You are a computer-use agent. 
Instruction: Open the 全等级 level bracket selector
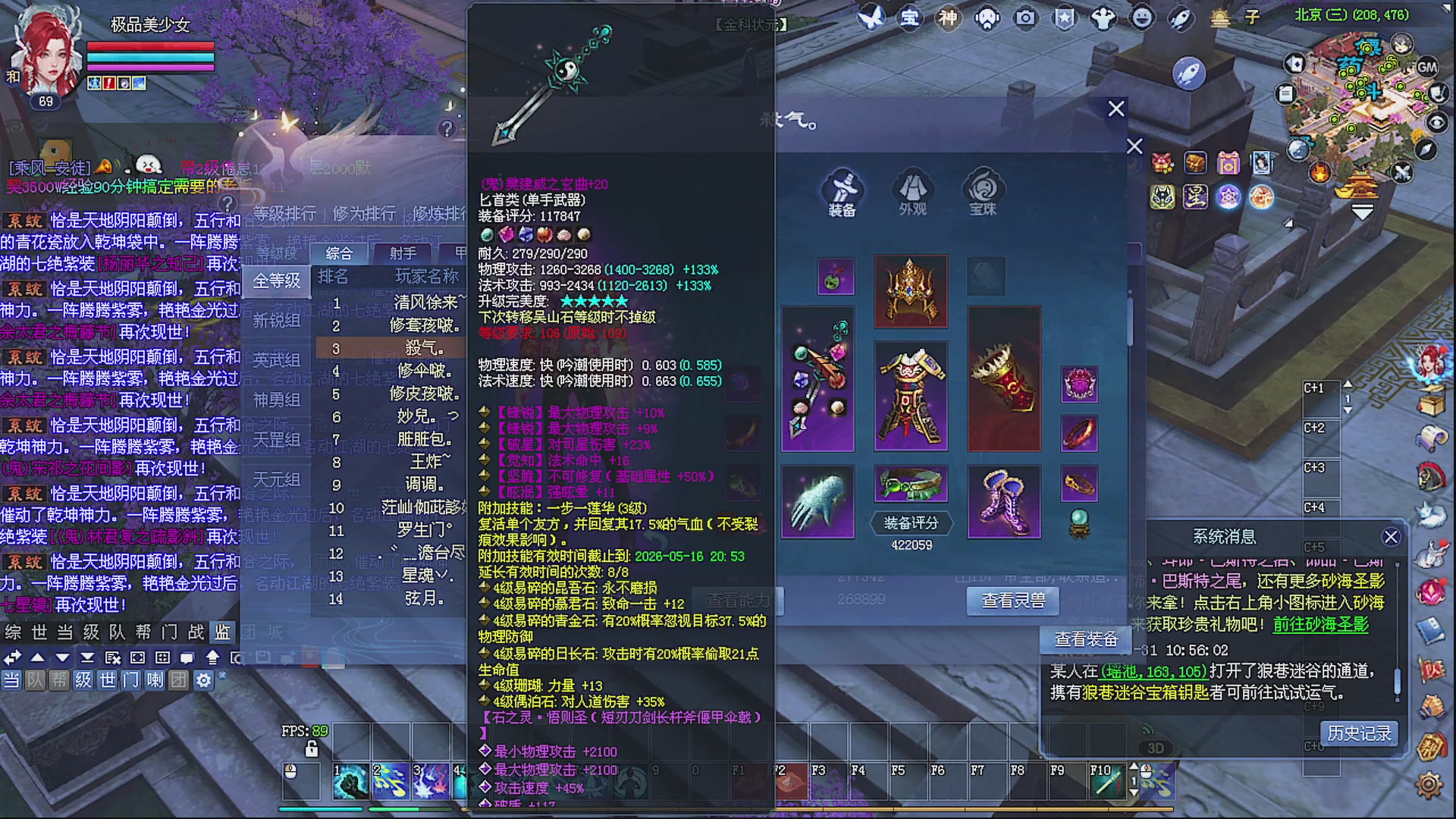tap(278, 281)
